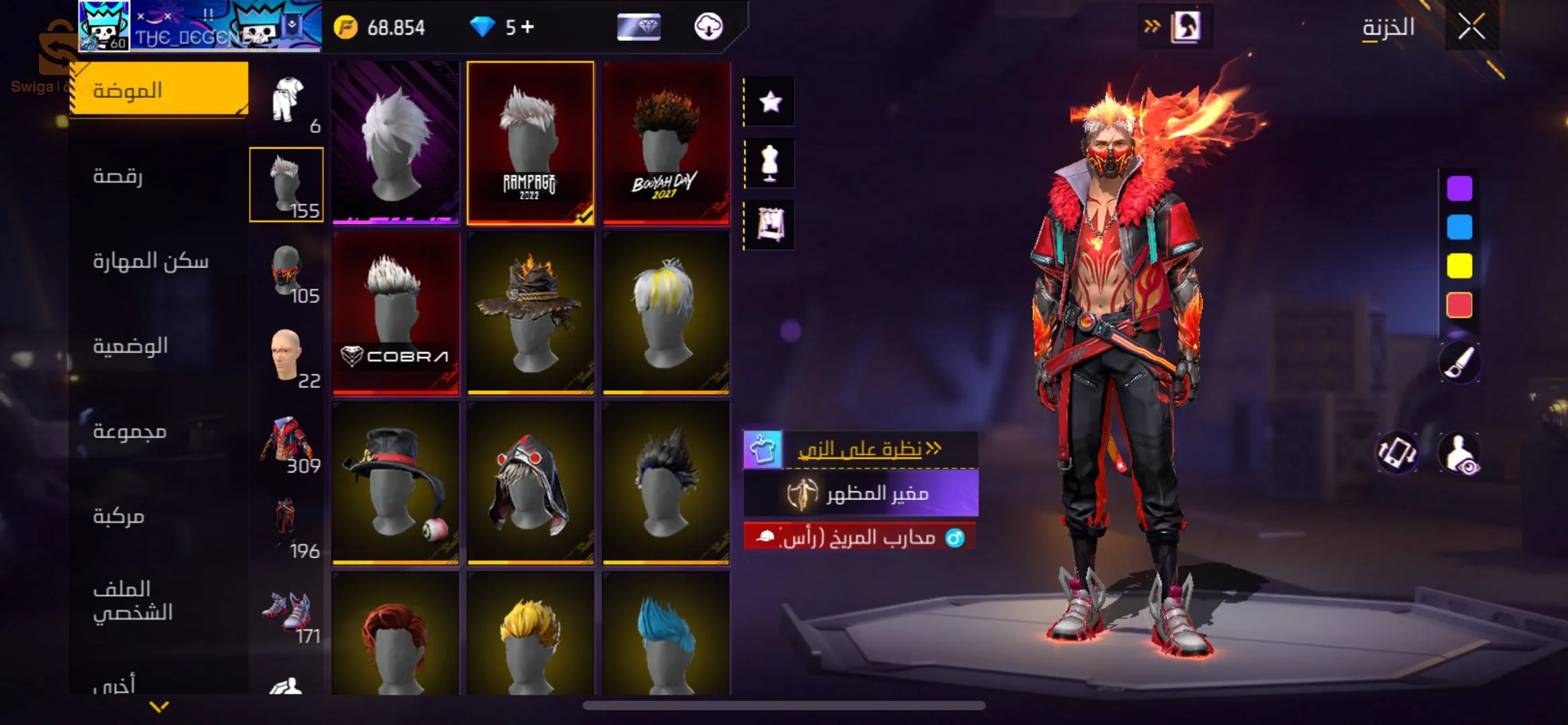Pick the purple color swatch

1459,189
